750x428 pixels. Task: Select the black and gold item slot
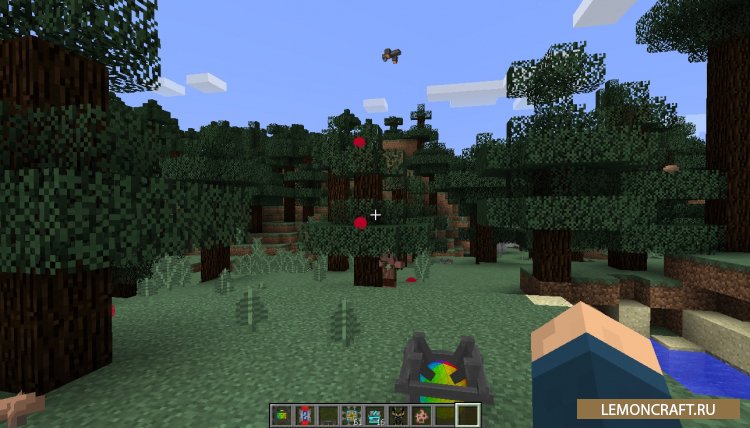pyautogui.click(x=396, y=414)
